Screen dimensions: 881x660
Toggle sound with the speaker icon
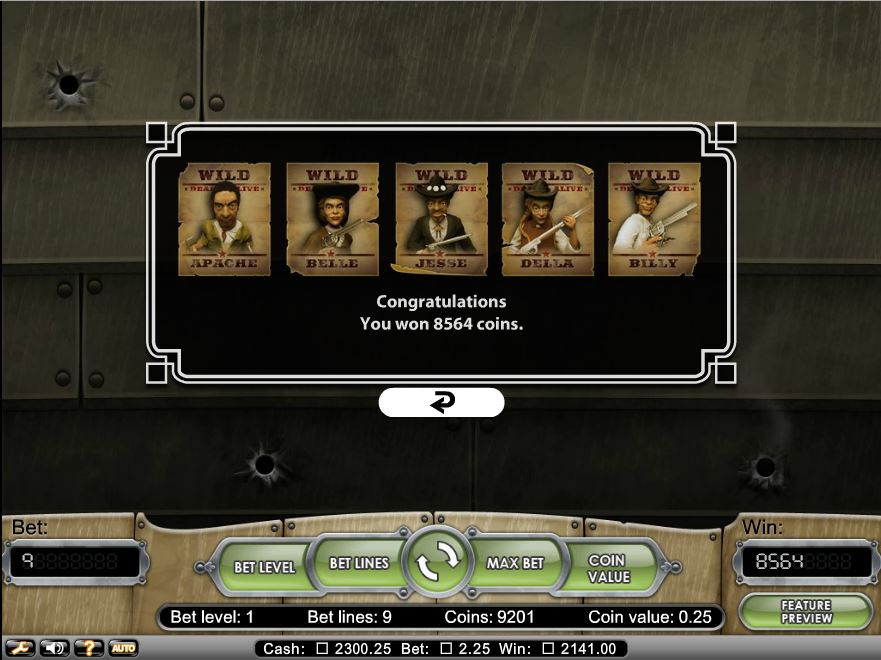56,648
